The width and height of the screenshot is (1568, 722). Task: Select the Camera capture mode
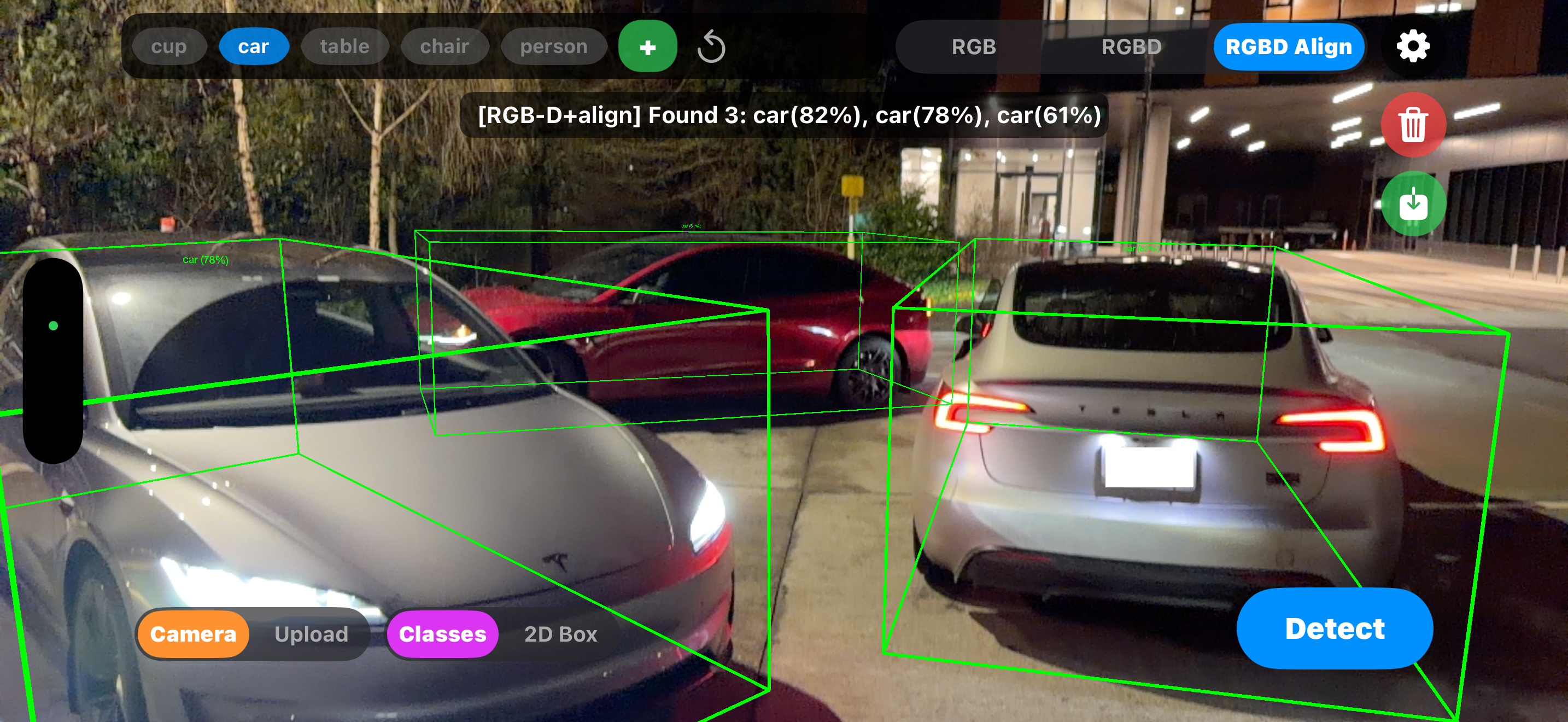192,634
